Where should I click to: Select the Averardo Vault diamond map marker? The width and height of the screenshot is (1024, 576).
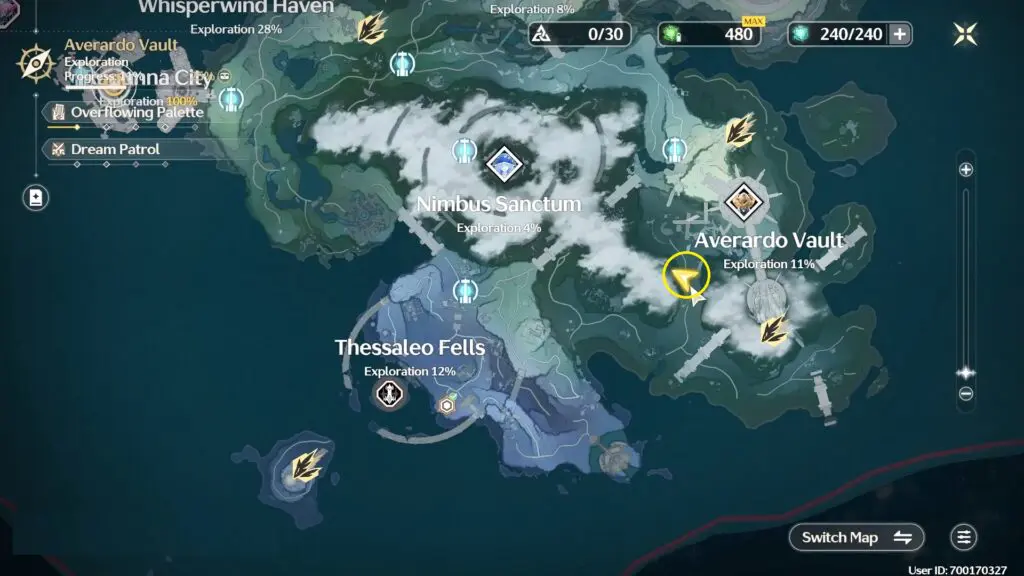[x=744, y=203]
